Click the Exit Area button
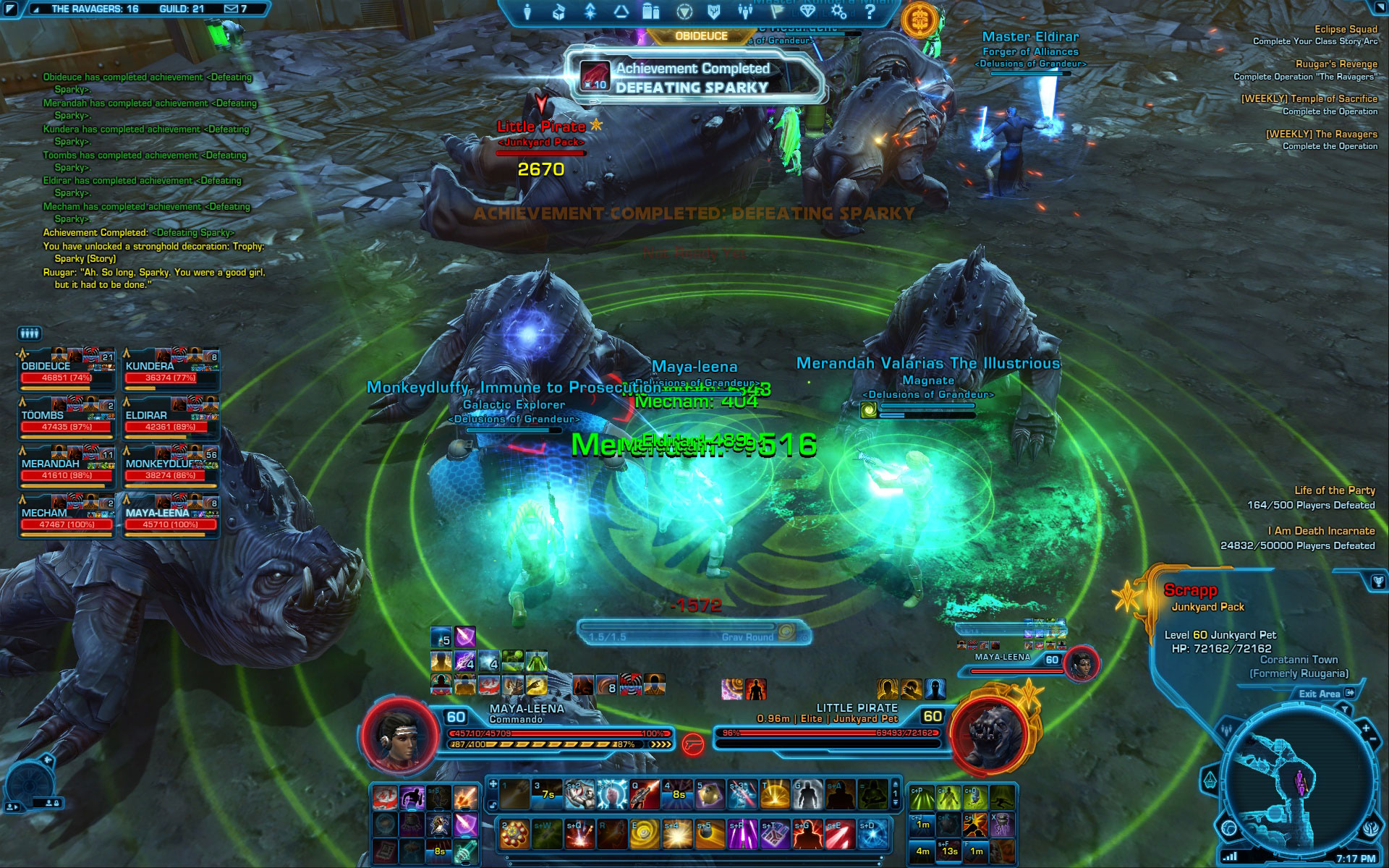The height and width of the screenshot is (868, 1389). click(x=1325, y=694)
